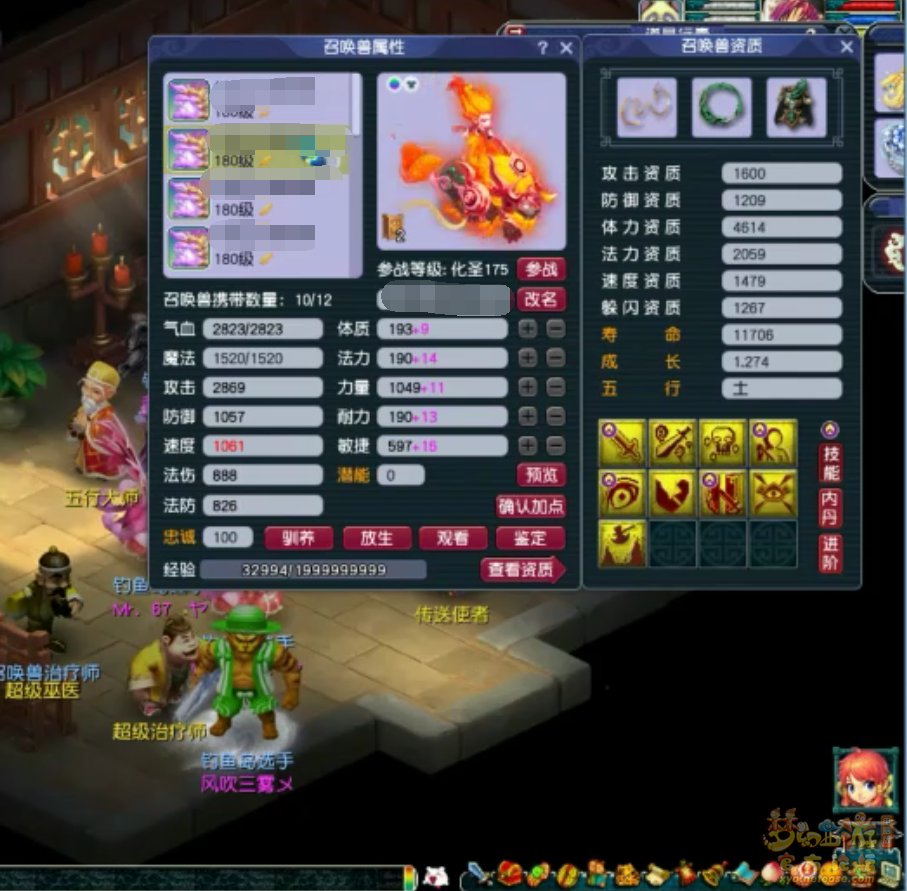Select the 观看 button
907x891 pixels.
(x=453, y=538)
